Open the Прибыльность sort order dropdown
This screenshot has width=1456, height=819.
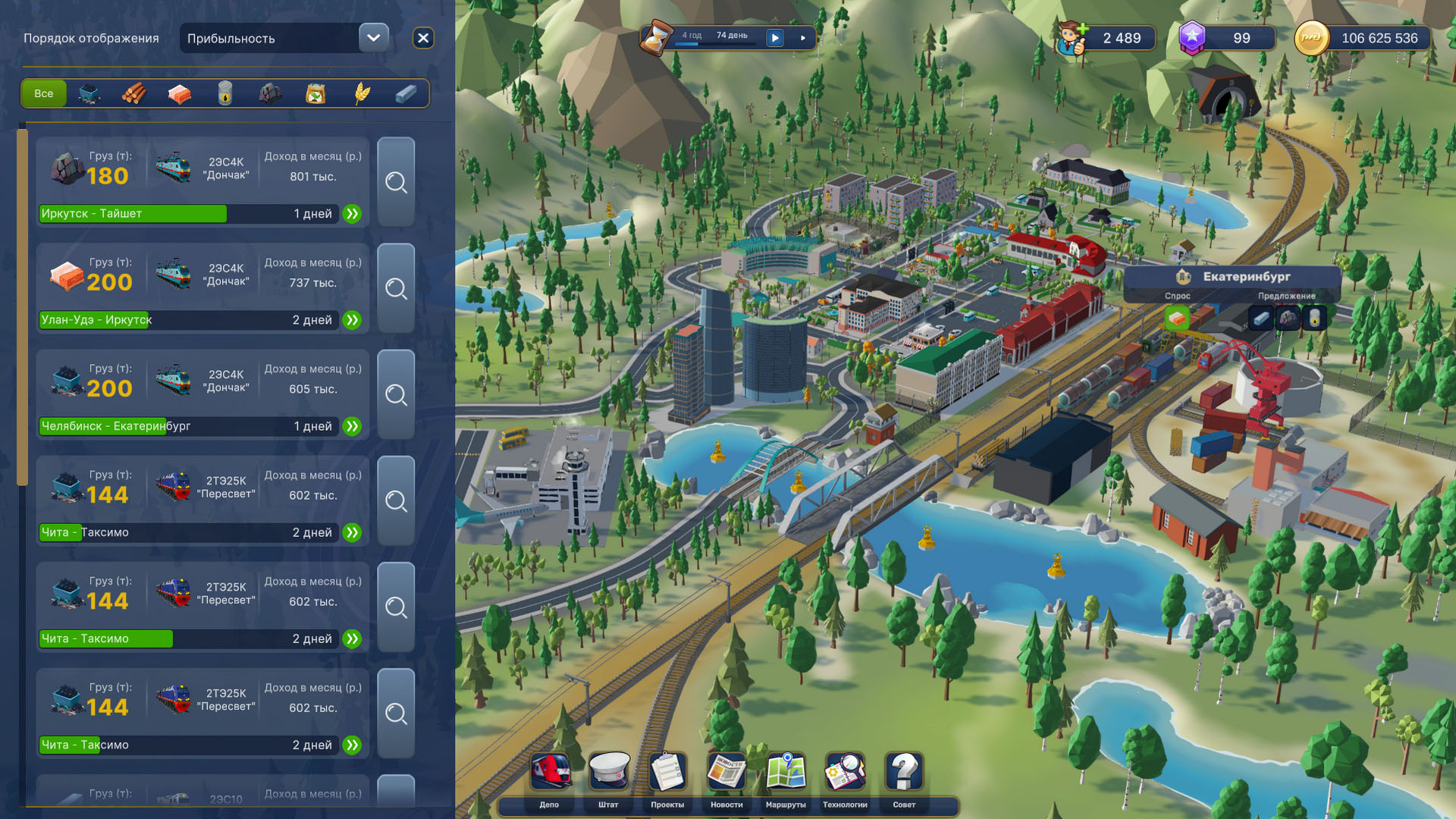[373, 38]
